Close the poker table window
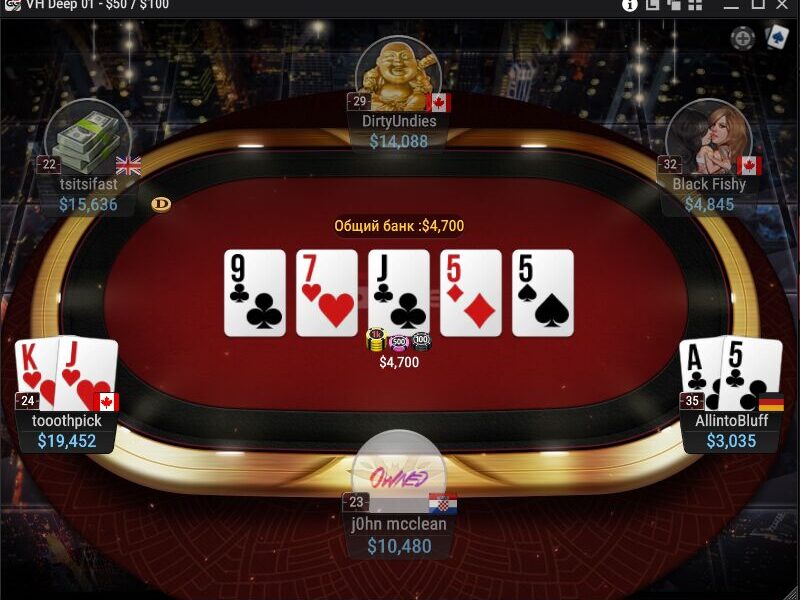The width and height of the screenshot is (800, 600). pos(785,5)
